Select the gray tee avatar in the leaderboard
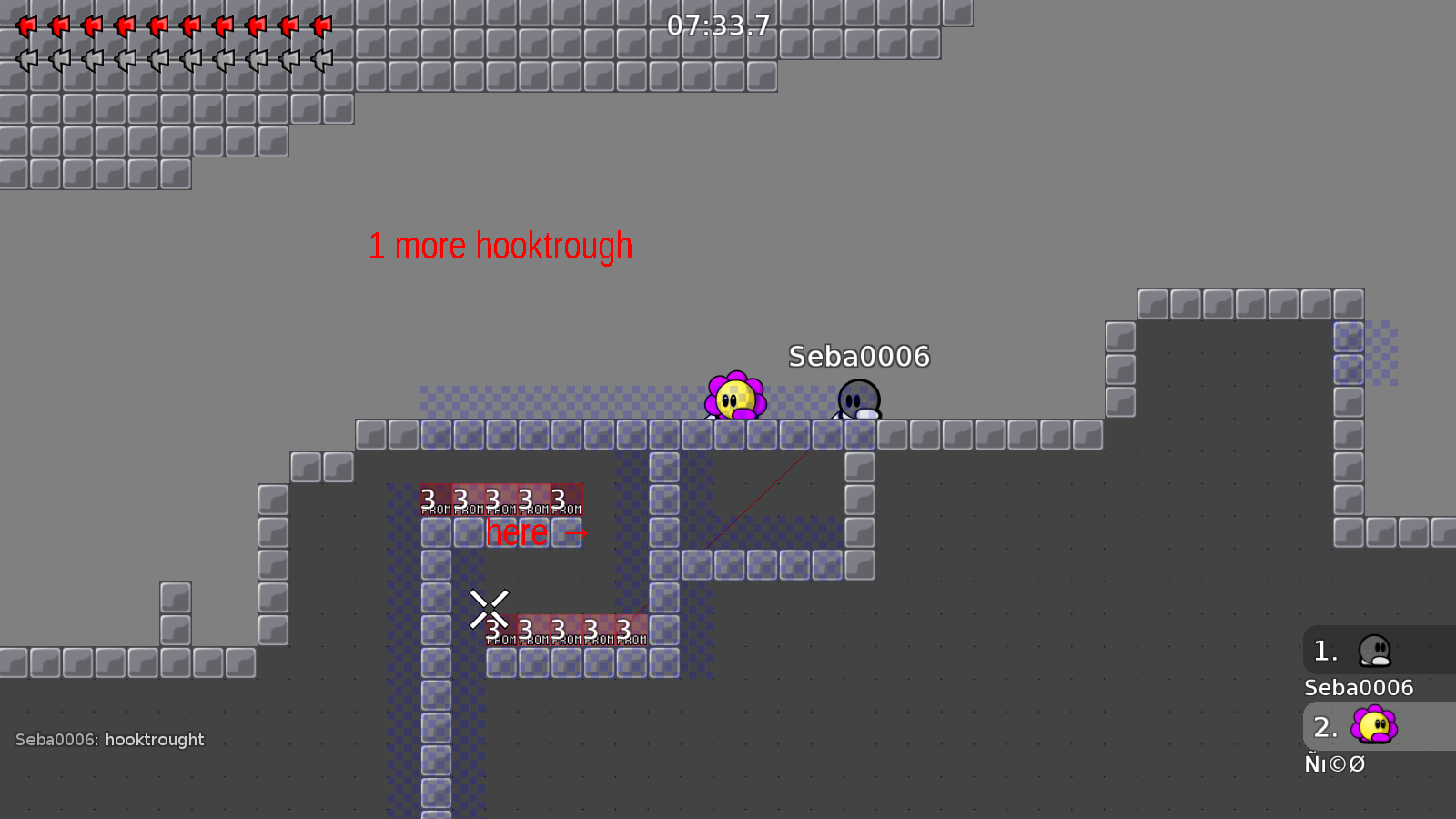This screenshot has width=1456, height=819. tap(1377, 650)
